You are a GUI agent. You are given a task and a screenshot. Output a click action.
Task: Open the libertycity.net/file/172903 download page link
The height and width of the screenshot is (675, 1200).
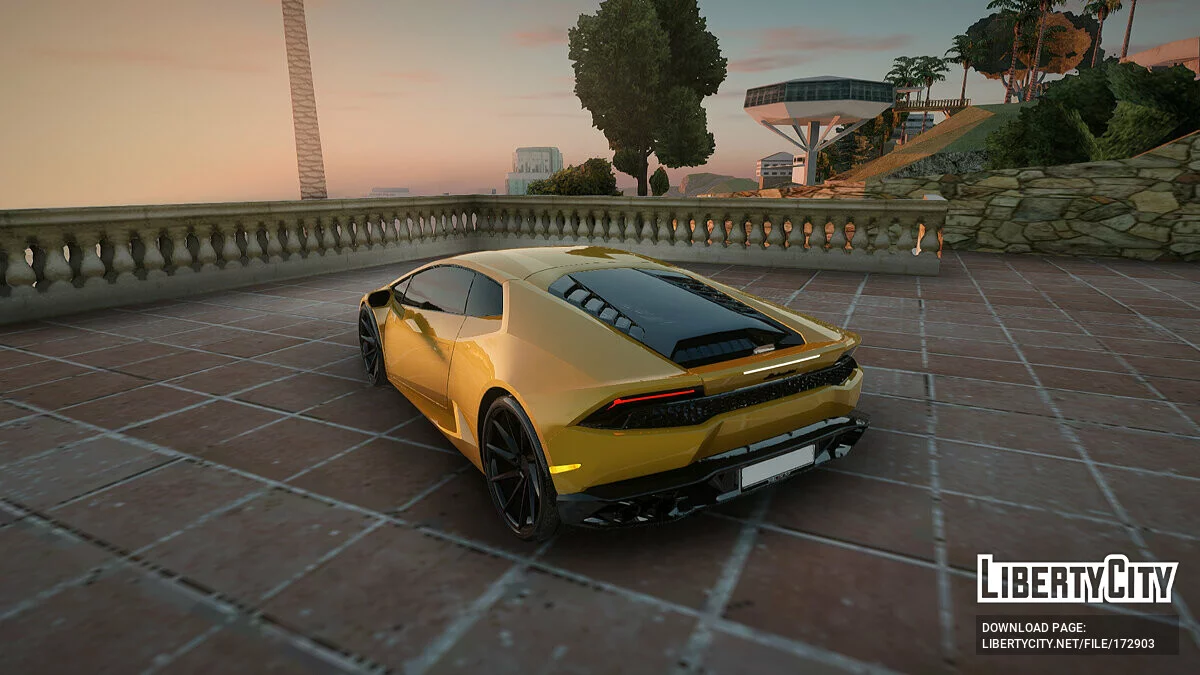click(x=1067, y=644)
